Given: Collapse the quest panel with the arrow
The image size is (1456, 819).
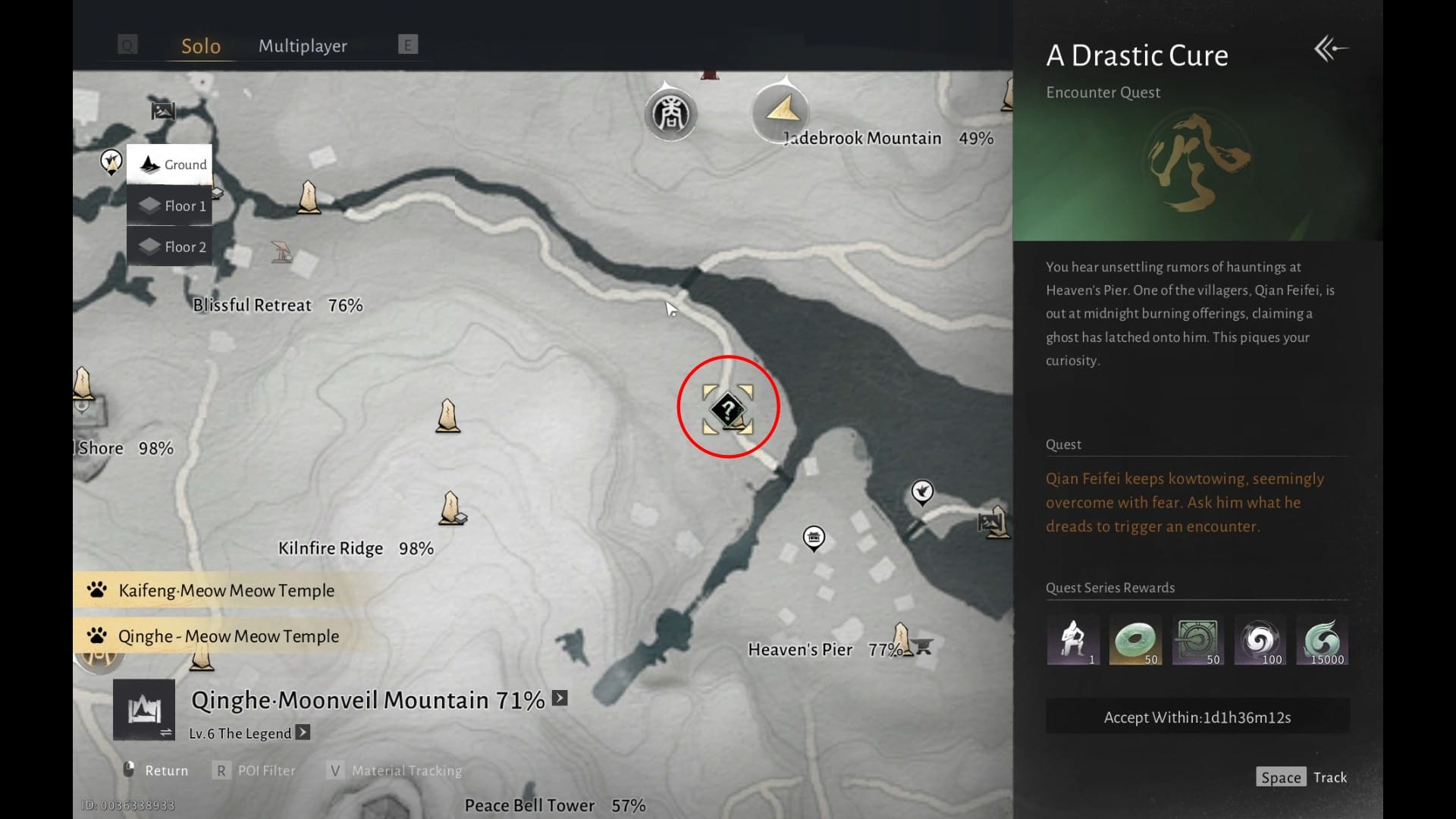Looking at the screenshot, I should [x=1330, y=49].
